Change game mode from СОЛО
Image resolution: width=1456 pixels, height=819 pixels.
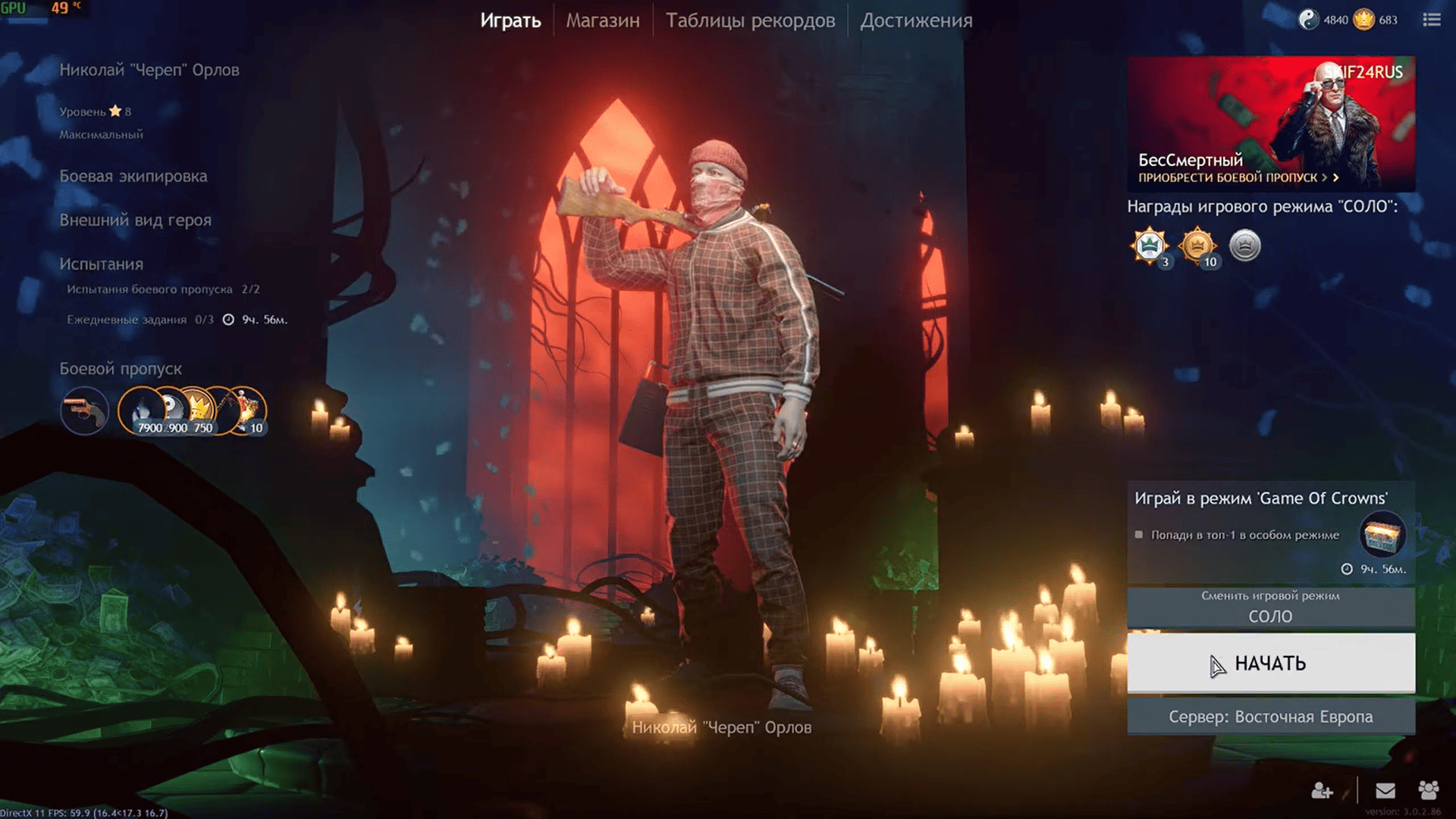1270,607
